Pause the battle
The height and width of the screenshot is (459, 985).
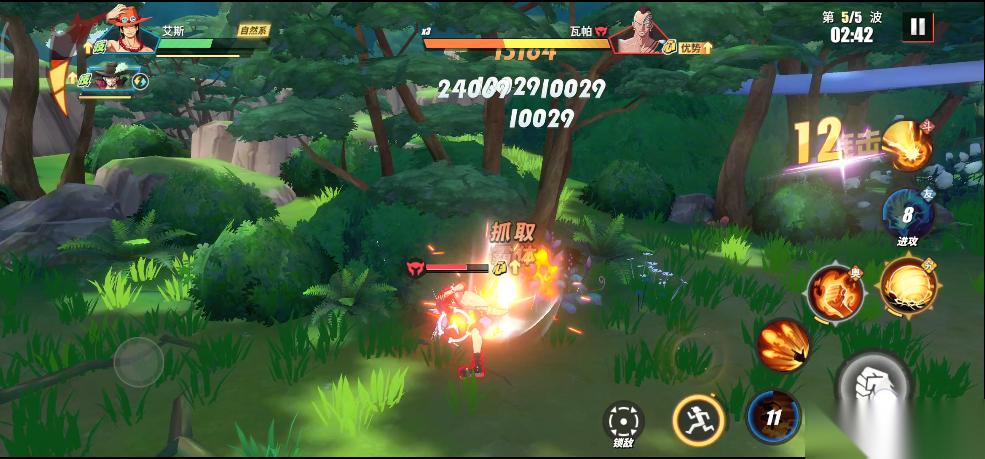tap(917, 26)
